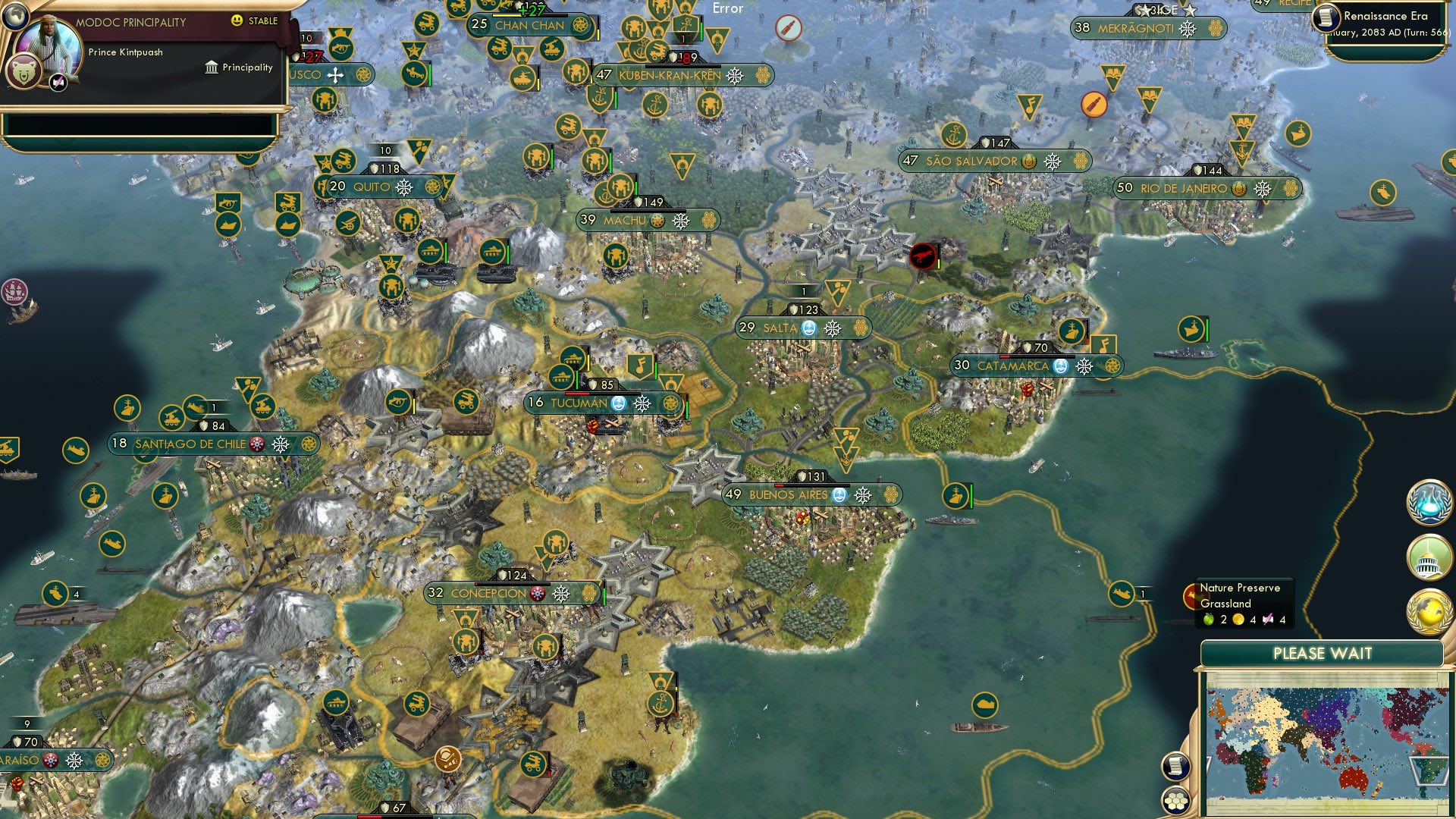This screenshot has height=819, width=1456.
Task: Click the music note icon beside Catamarca
Action: click(1104, 343)
